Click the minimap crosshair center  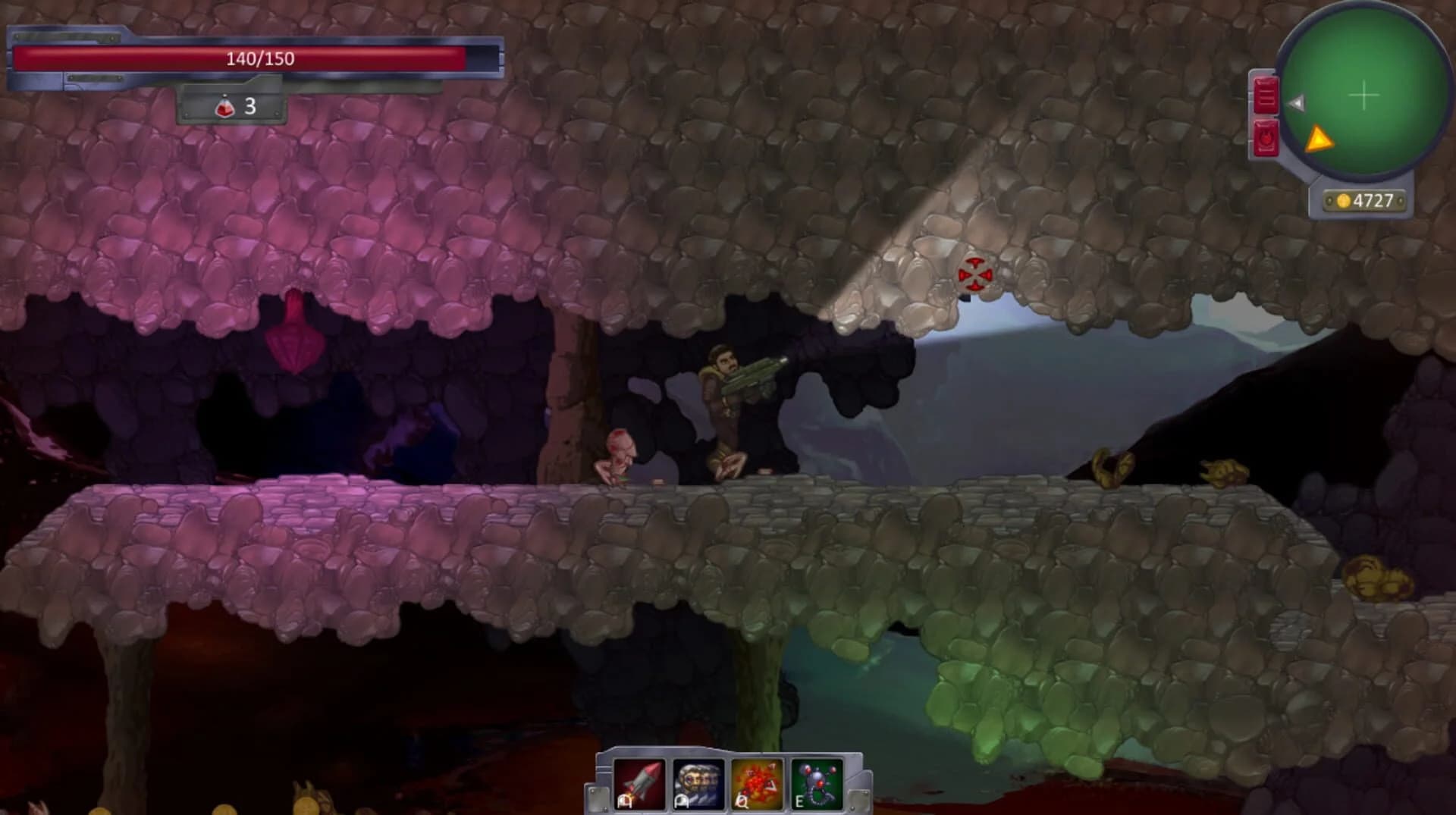(x=1363, y=96)
